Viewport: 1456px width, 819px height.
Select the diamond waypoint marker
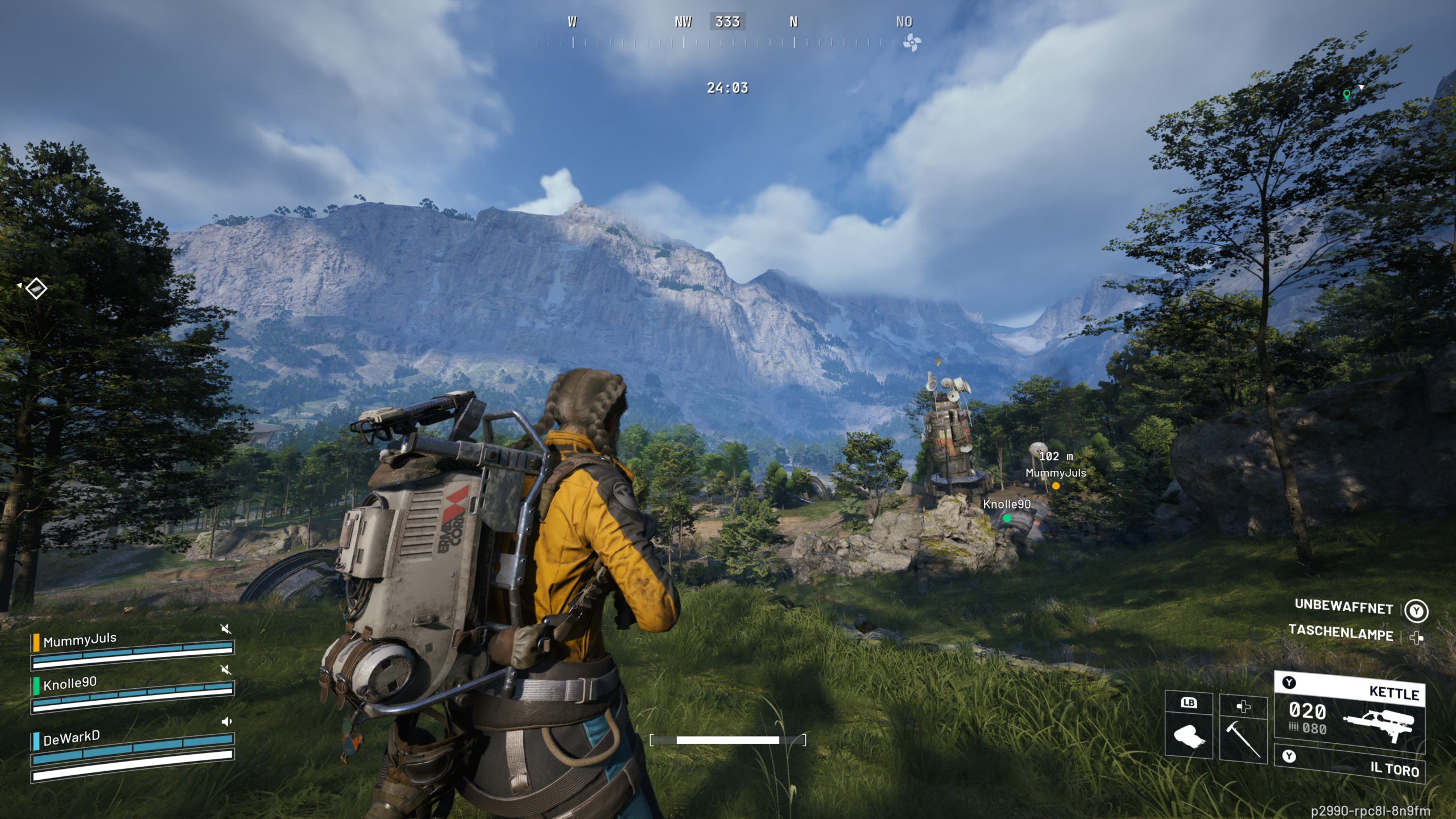point(36,288)
